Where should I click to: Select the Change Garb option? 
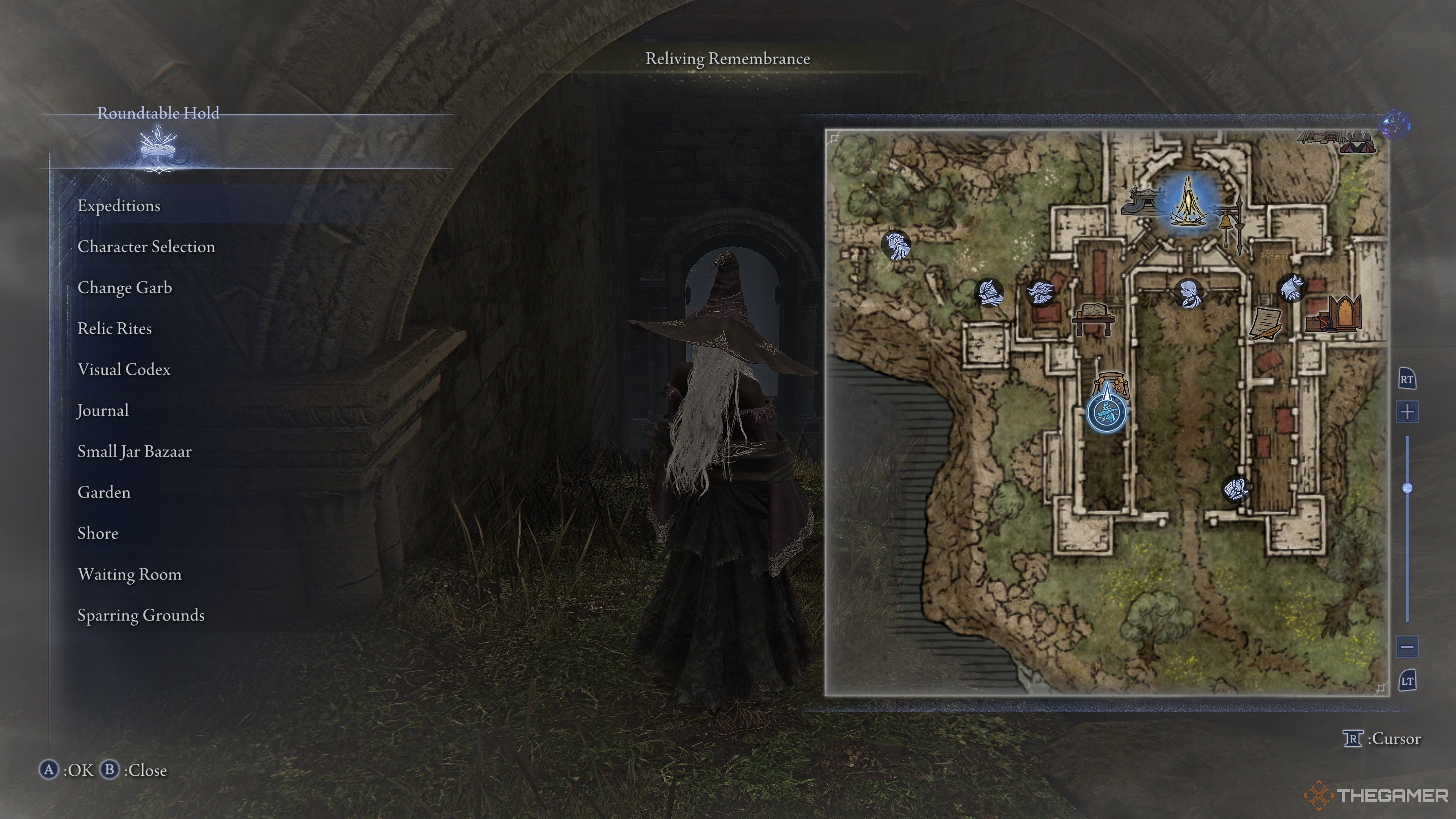coord(124,288)
